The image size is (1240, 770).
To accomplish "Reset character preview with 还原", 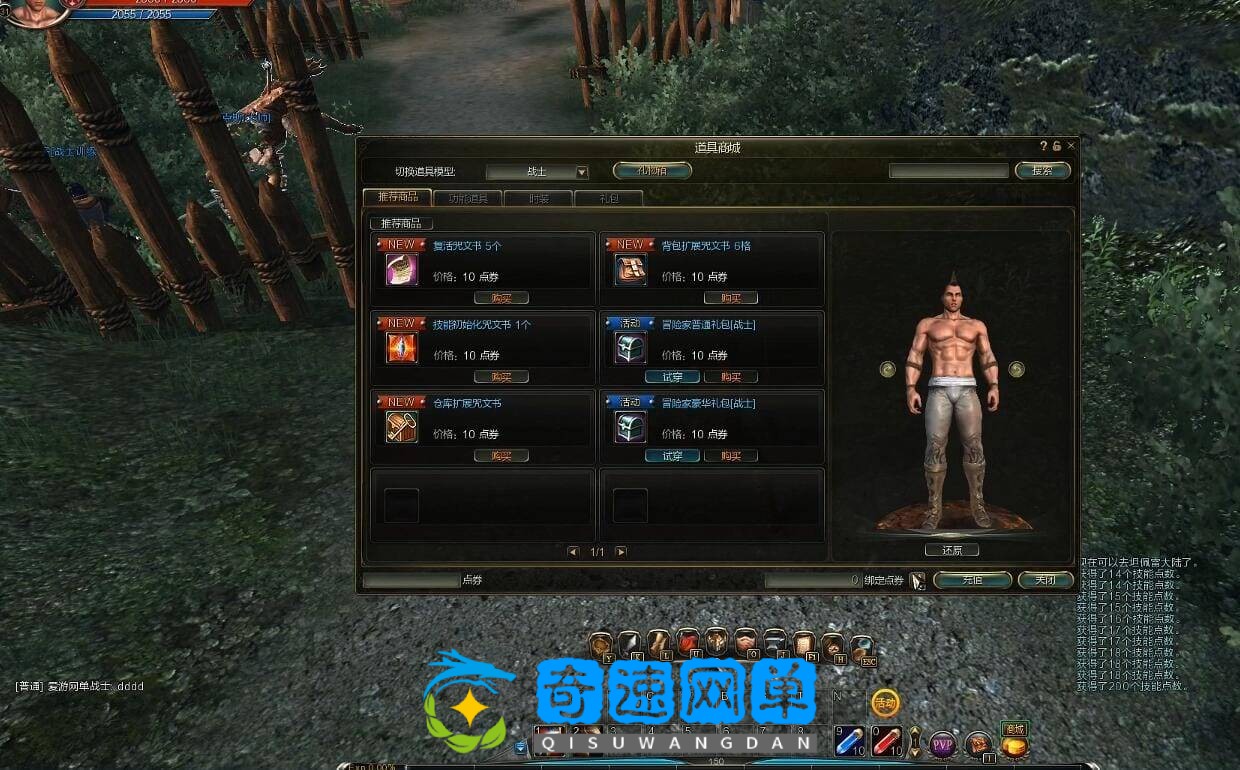I will (951, 550).
